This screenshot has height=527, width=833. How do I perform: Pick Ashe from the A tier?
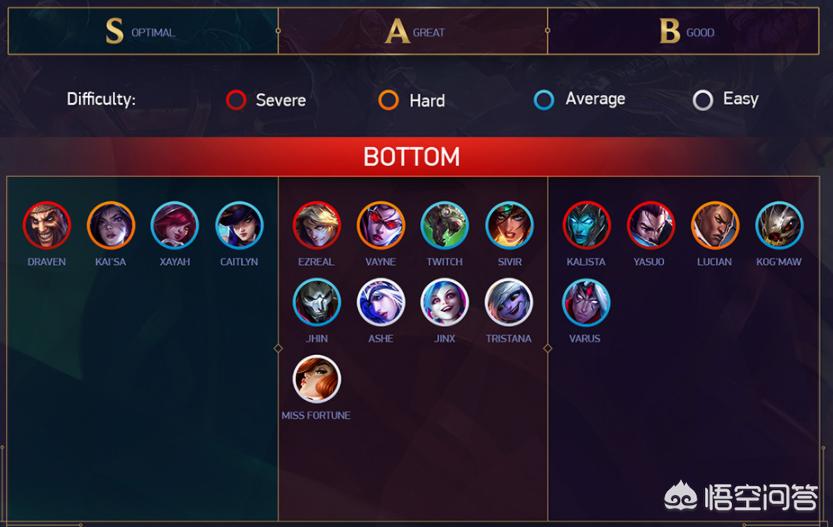pos(381,303)
